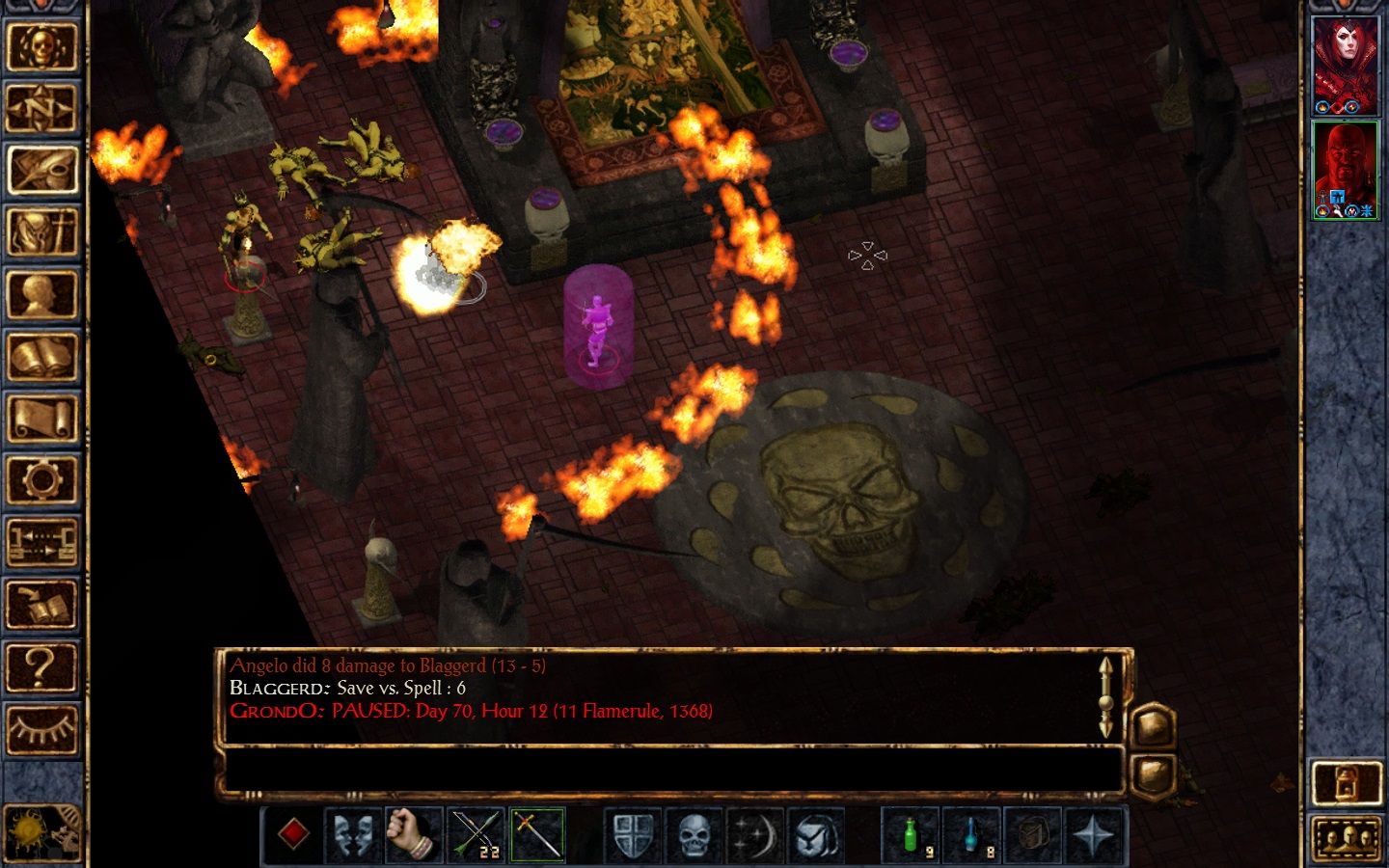The height and width of the screenshot is (868, 1389).
Task: Open the world map with the compass icon
Action: [x=43, y=106]
